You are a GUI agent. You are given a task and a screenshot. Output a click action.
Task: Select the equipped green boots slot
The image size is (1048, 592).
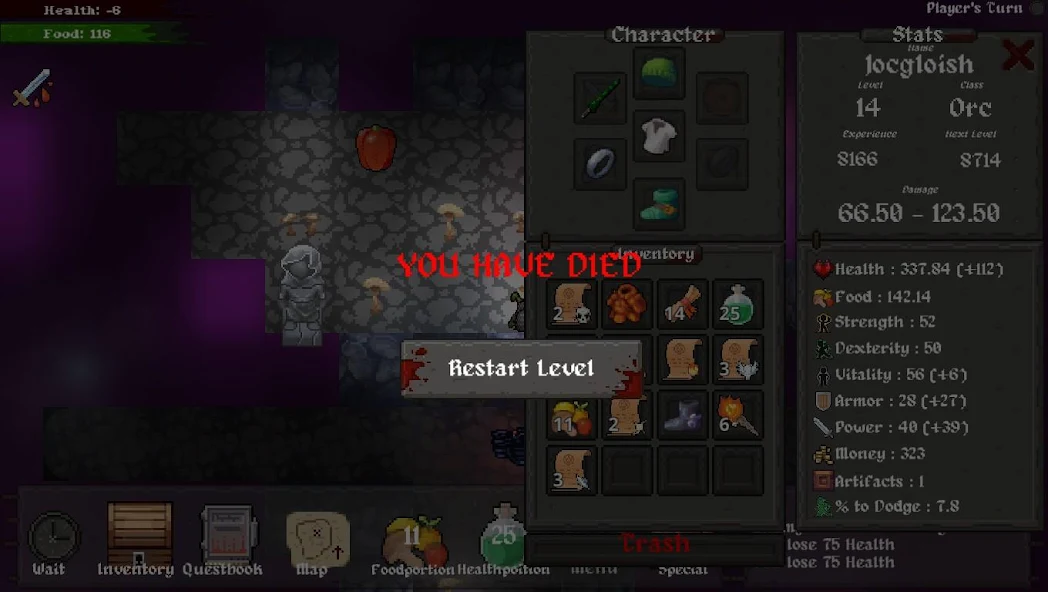(659, 203)
